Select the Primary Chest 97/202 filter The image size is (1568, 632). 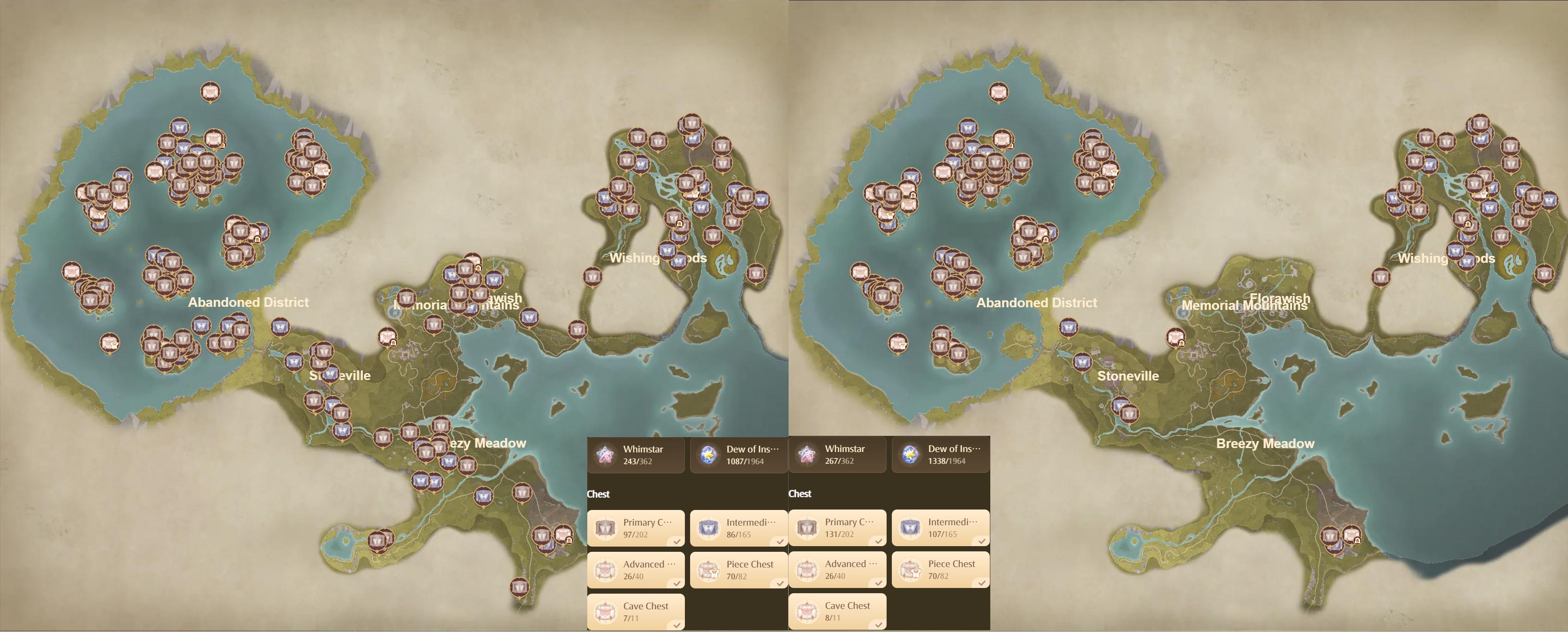tap(636, 528)
